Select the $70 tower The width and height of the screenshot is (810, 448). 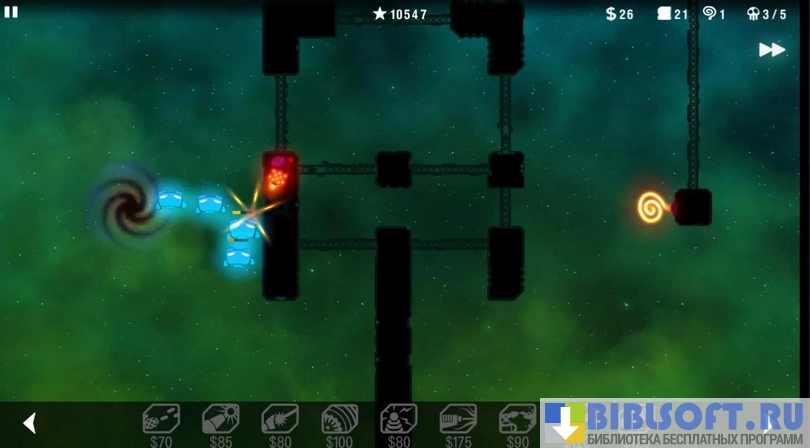click(x=161, y=419)
